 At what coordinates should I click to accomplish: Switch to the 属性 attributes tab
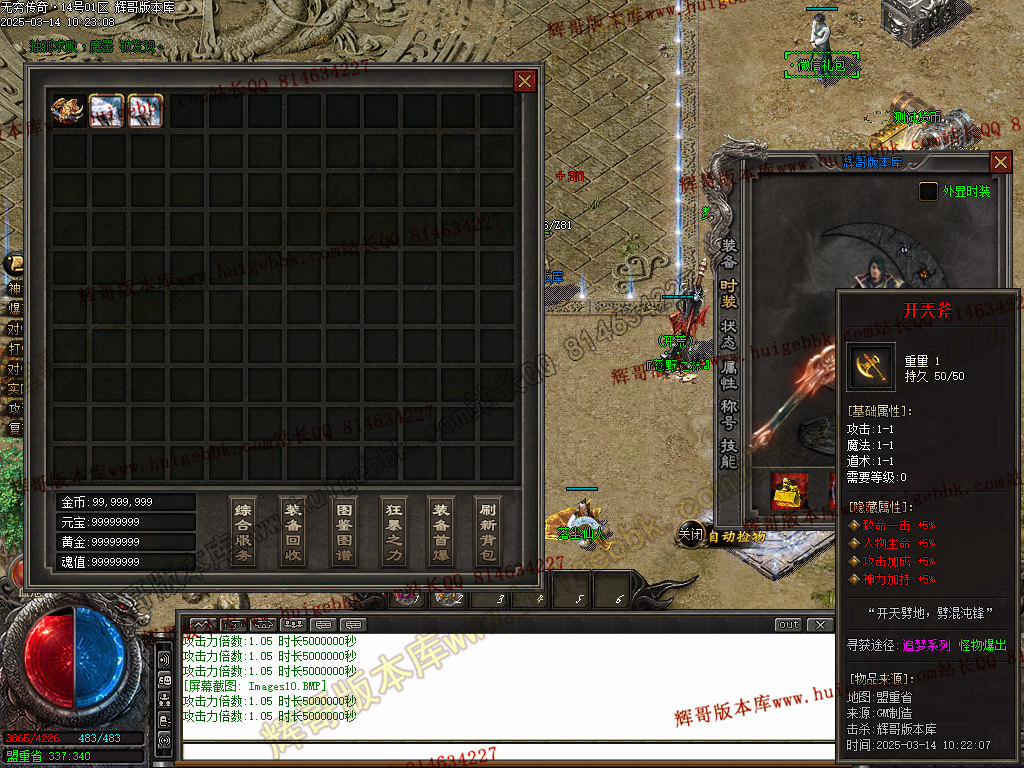click(729, 374)
